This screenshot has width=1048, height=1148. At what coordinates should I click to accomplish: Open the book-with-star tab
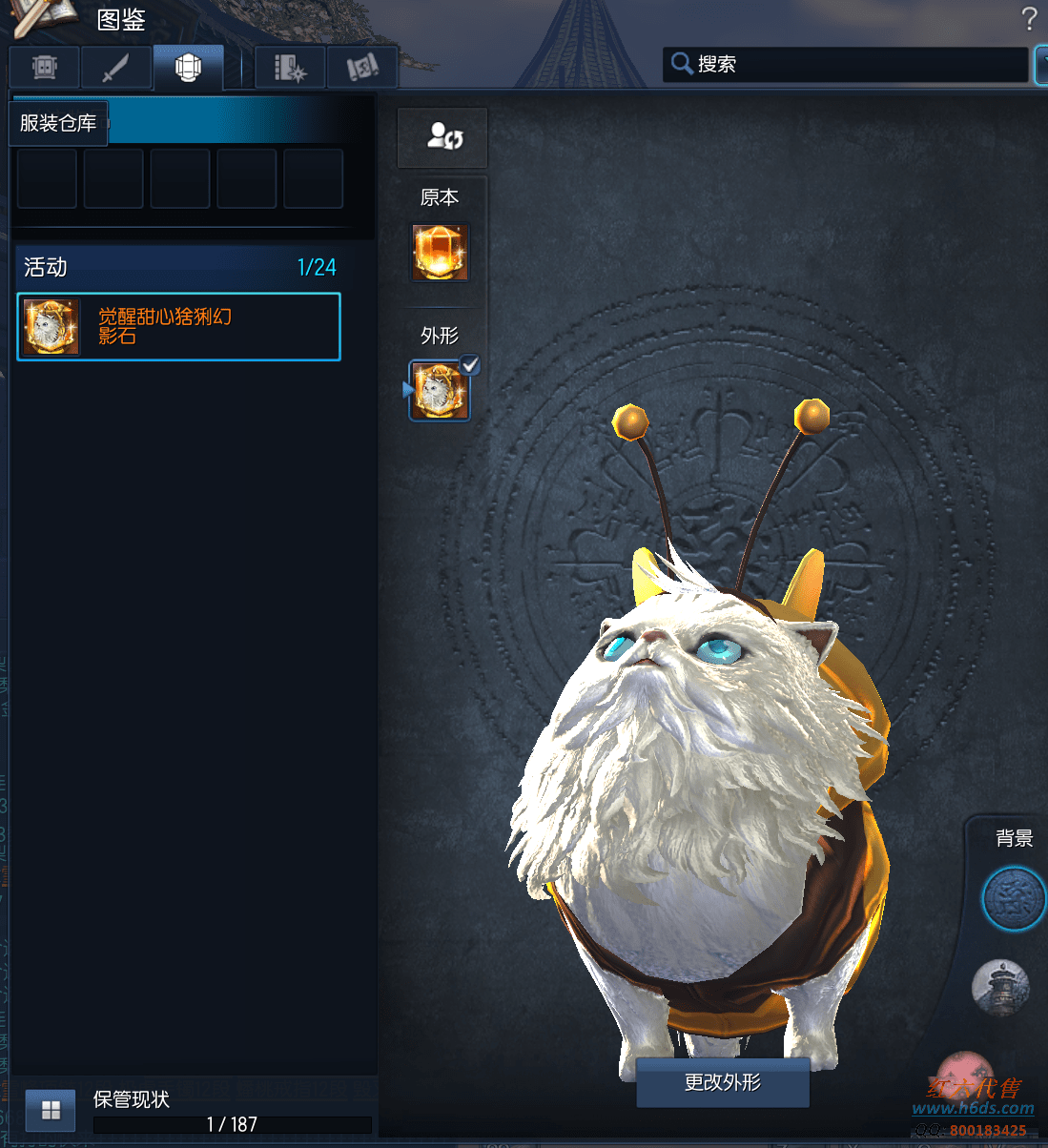coord(290,68)
